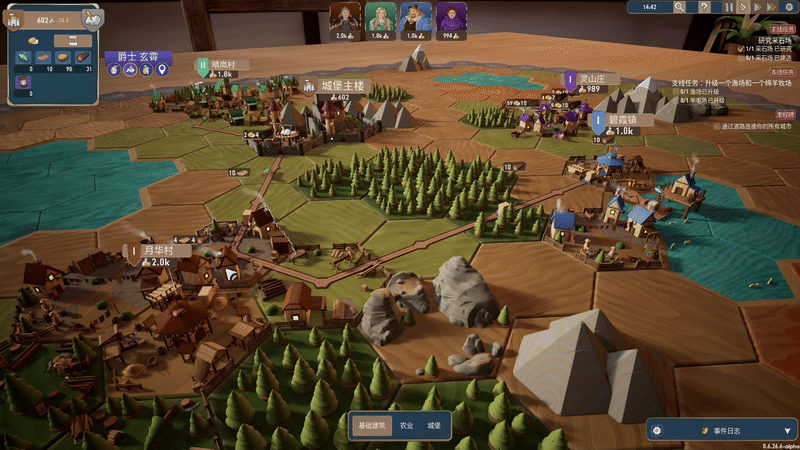Switch to the 农业 tab
The image size is (800, 450).
click(x=406, y=425)
